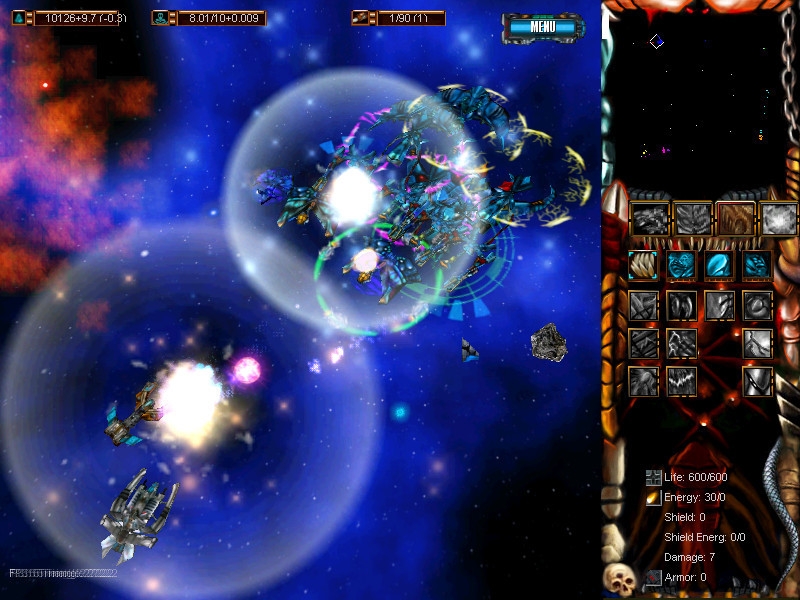Image resolution: width=800 pixels, height=600 pixels.
Task: Select the tan claw icon with cyan brackets
Action: click(x=643, y=265)
